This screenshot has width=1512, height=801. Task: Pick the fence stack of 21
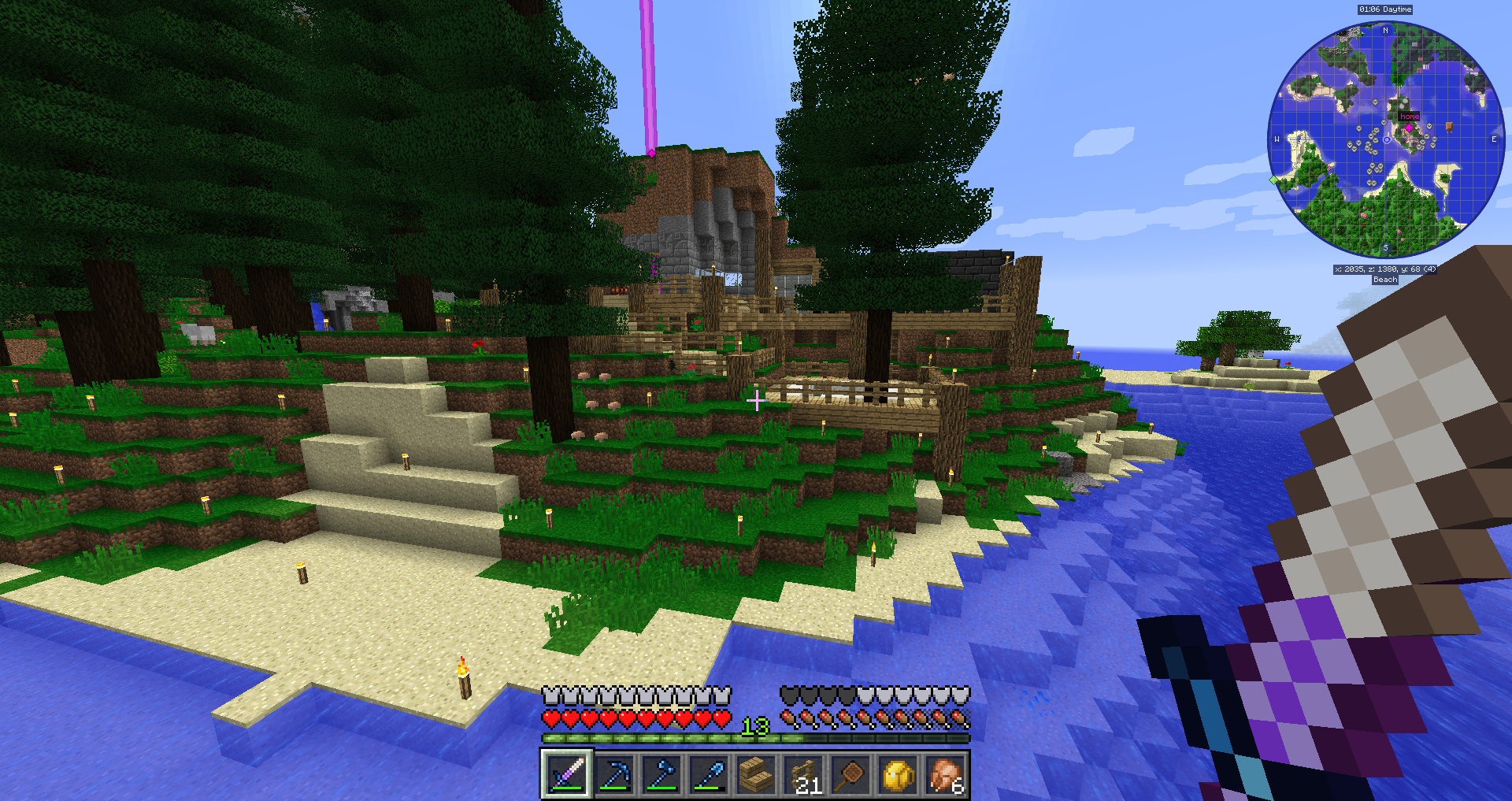tap(804, 775)
